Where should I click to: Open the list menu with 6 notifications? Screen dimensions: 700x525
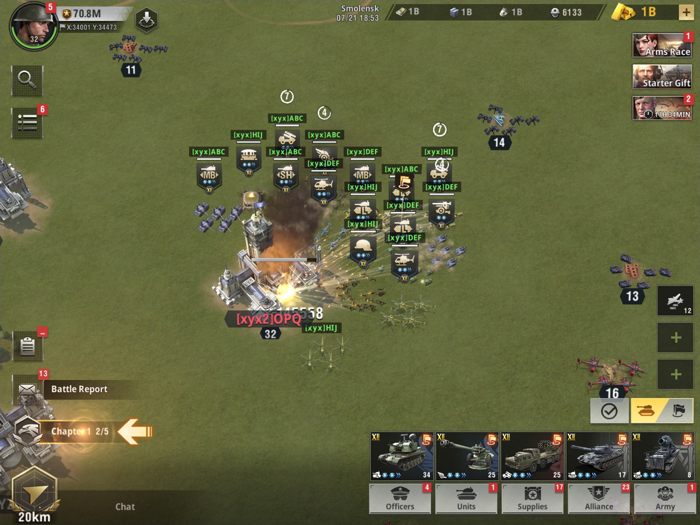[27, 122]
